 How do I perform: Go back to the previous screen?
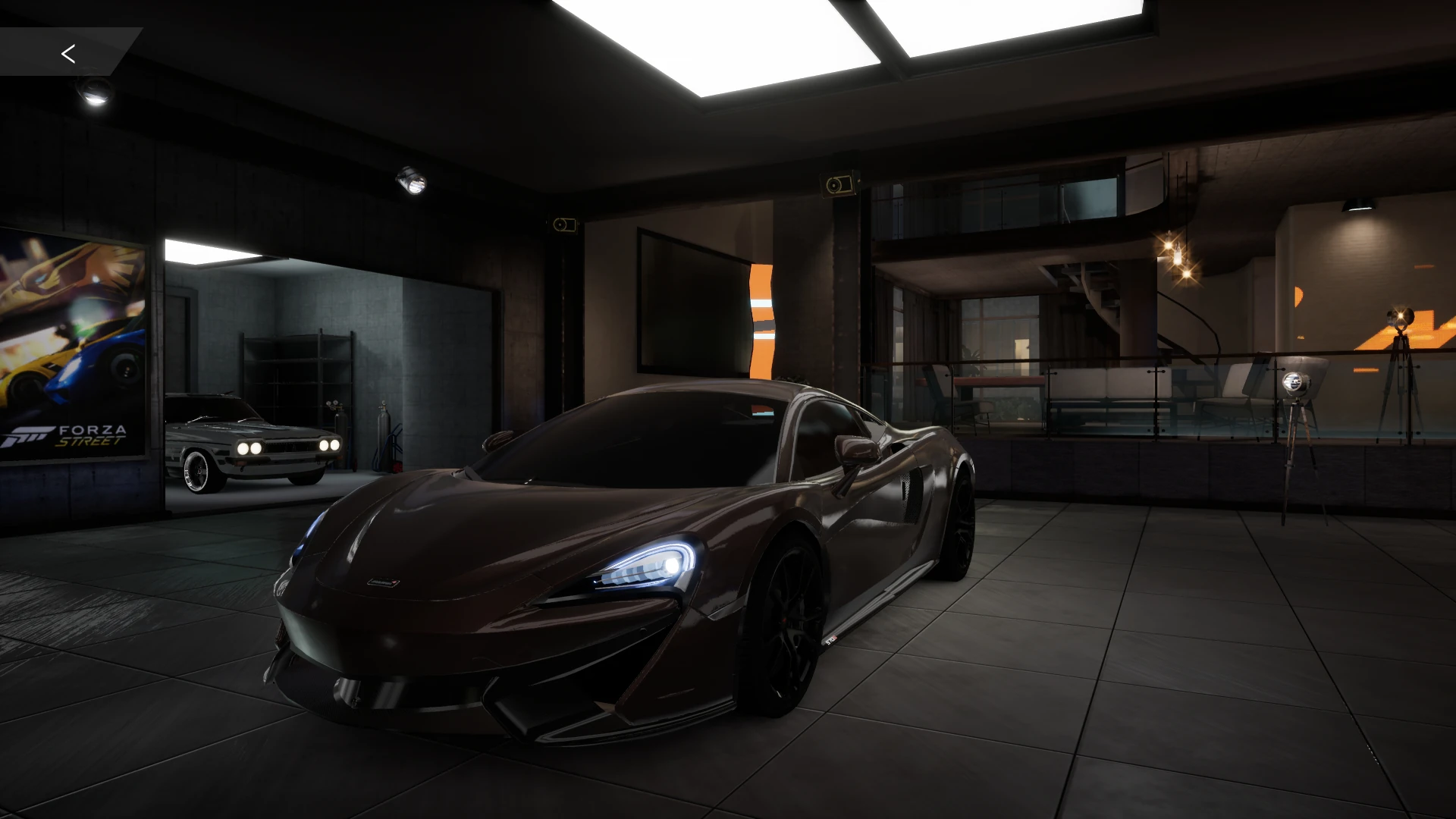click(68, 53)
